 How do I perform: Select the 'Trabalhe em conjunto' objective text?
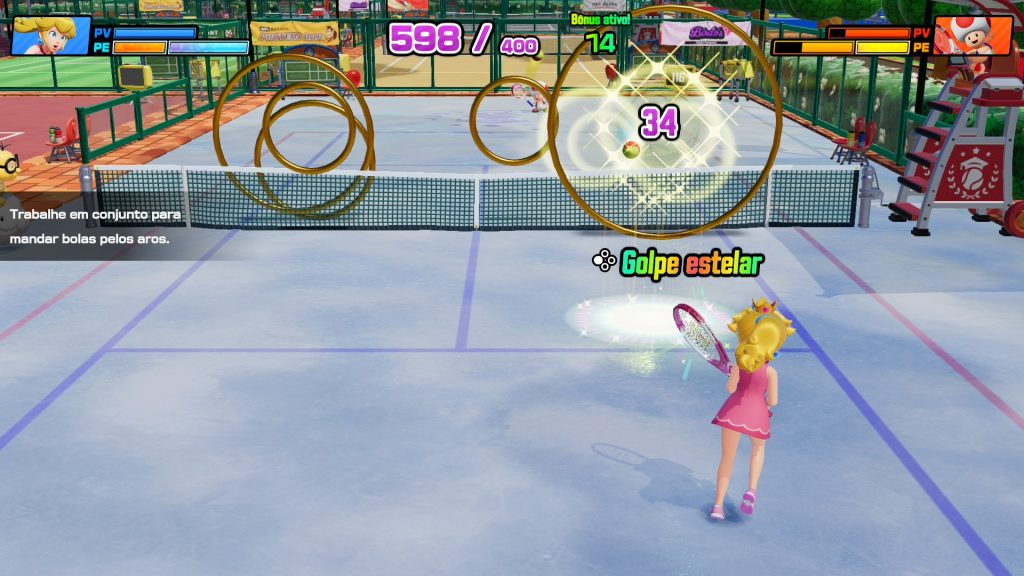(x=98, y=227)
